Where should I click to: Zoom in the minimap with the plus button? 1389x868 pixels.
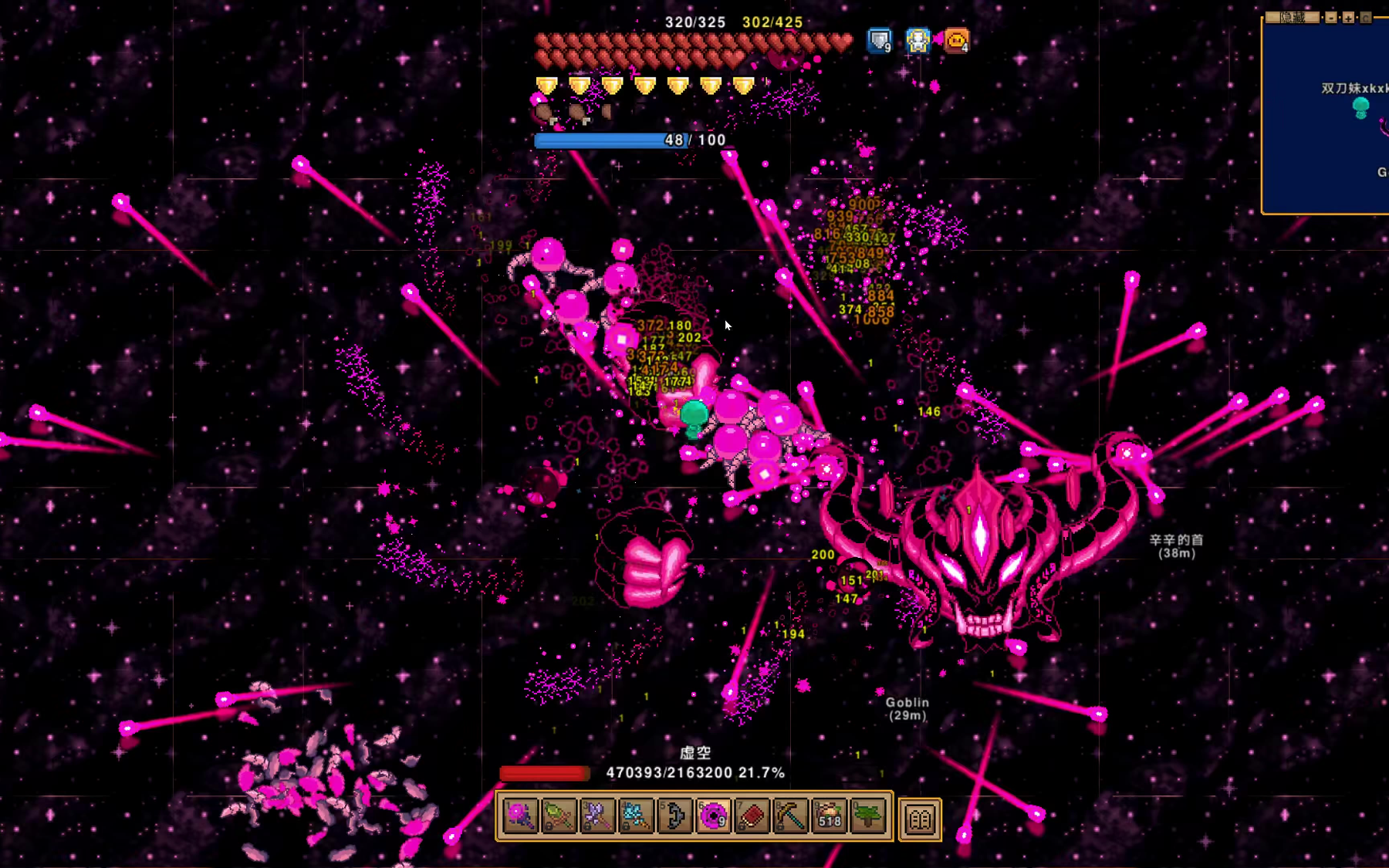(x=1348, y=17)
